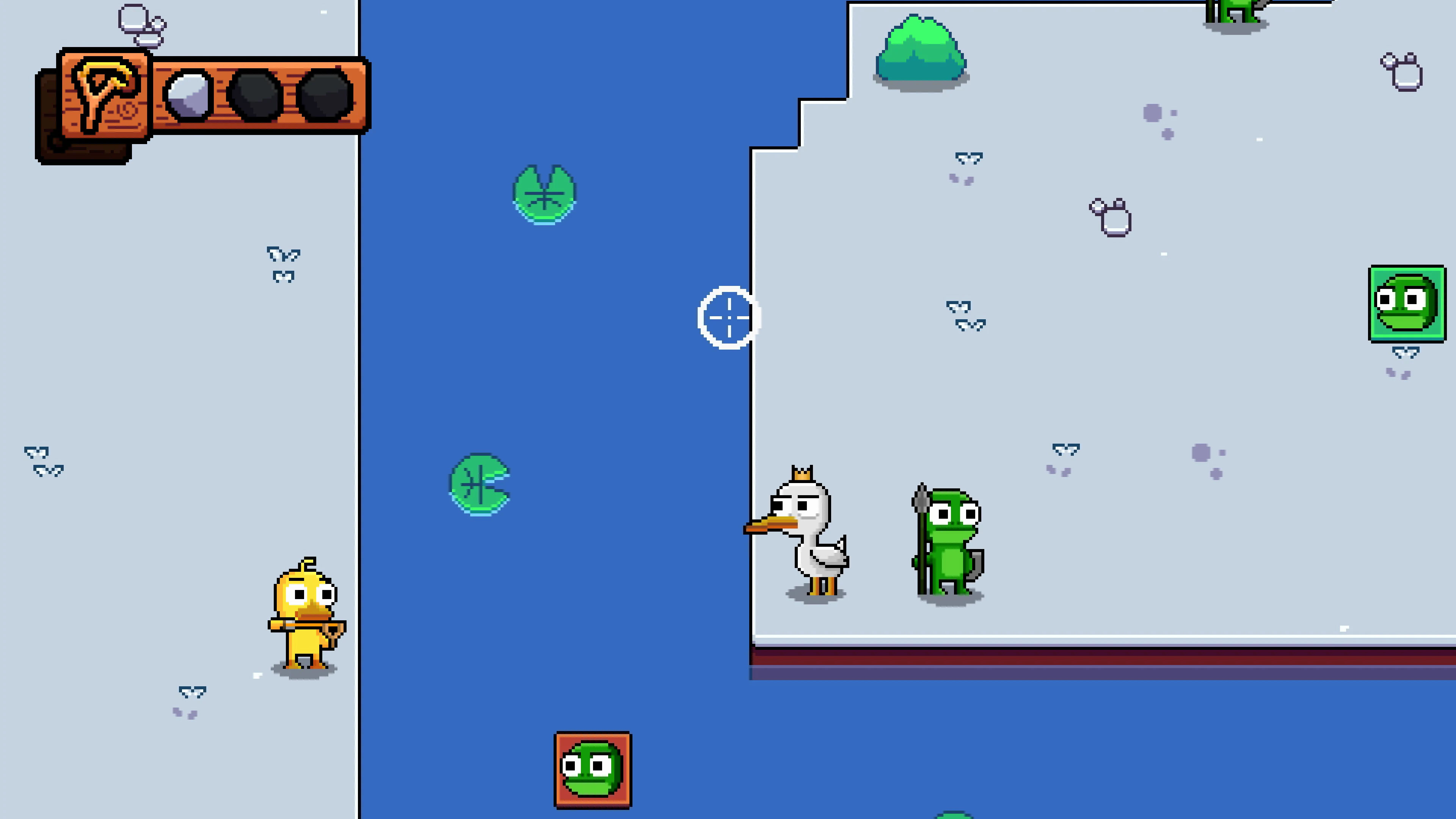Select the highlighted lower lily pad
Screen dimensions: 1456x819
tap(480, 483)
